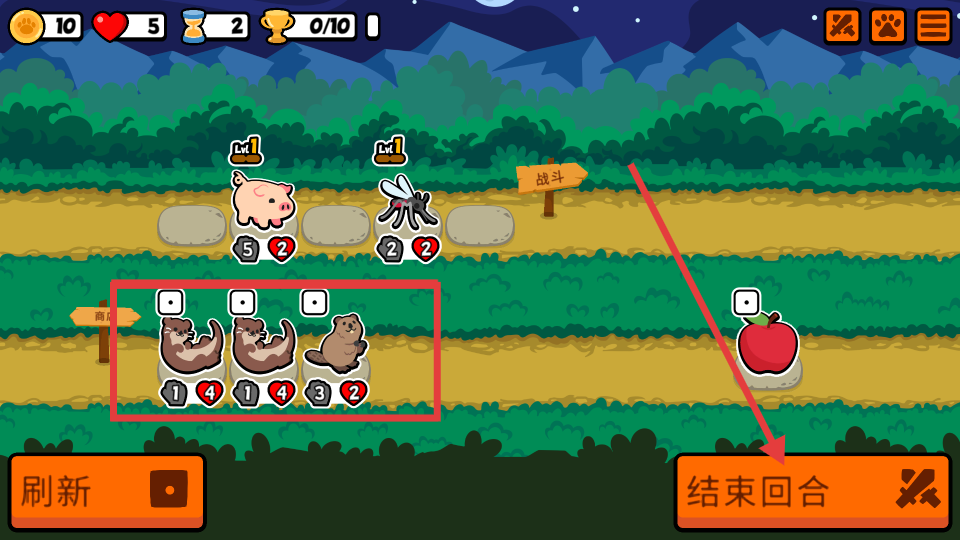This screenshot has height=540, width=960.
Task: Pick the red apple food item
Action: (x=767, y=344)
